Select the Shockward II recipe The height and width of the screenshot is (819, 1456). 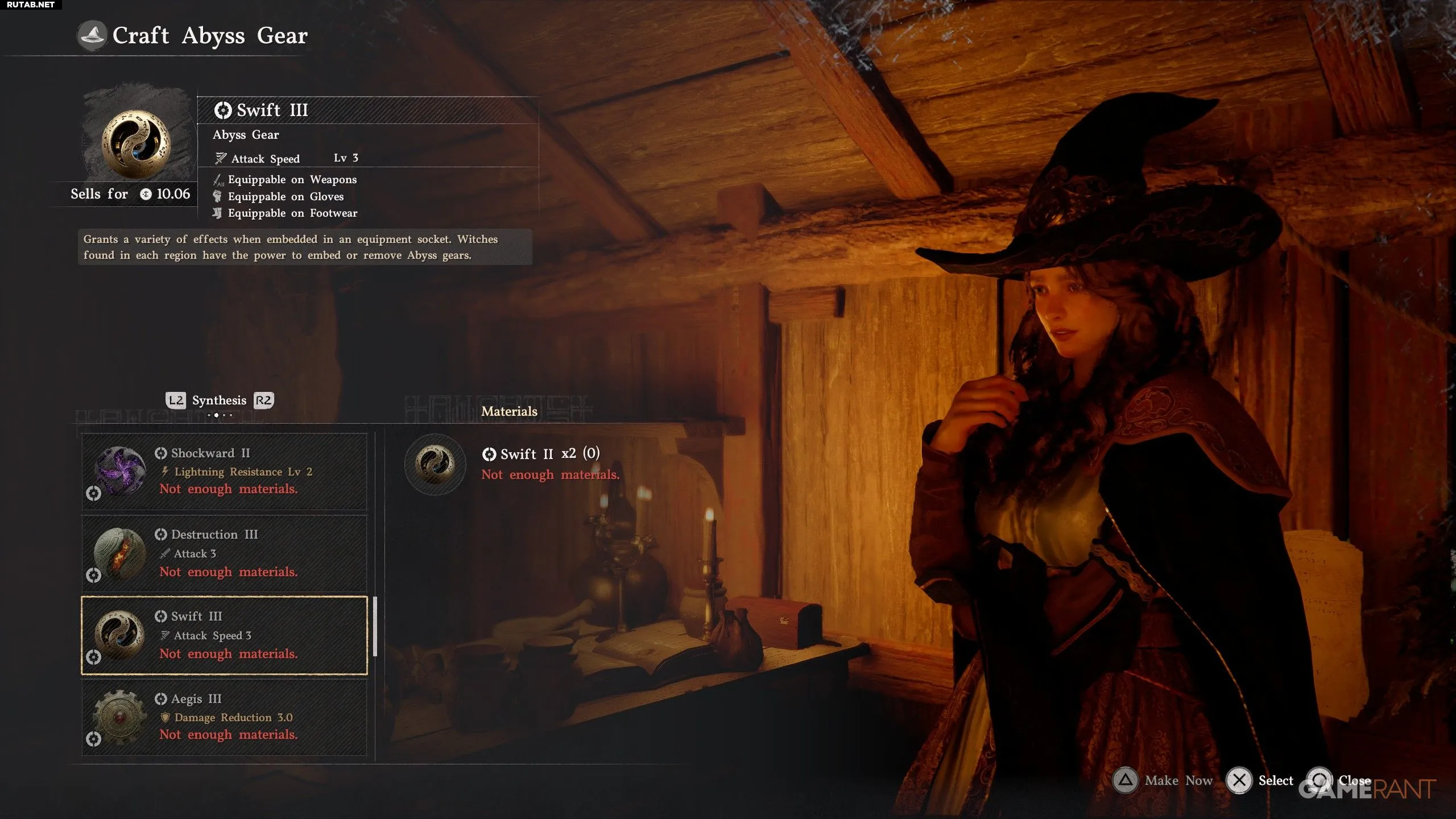224,471
